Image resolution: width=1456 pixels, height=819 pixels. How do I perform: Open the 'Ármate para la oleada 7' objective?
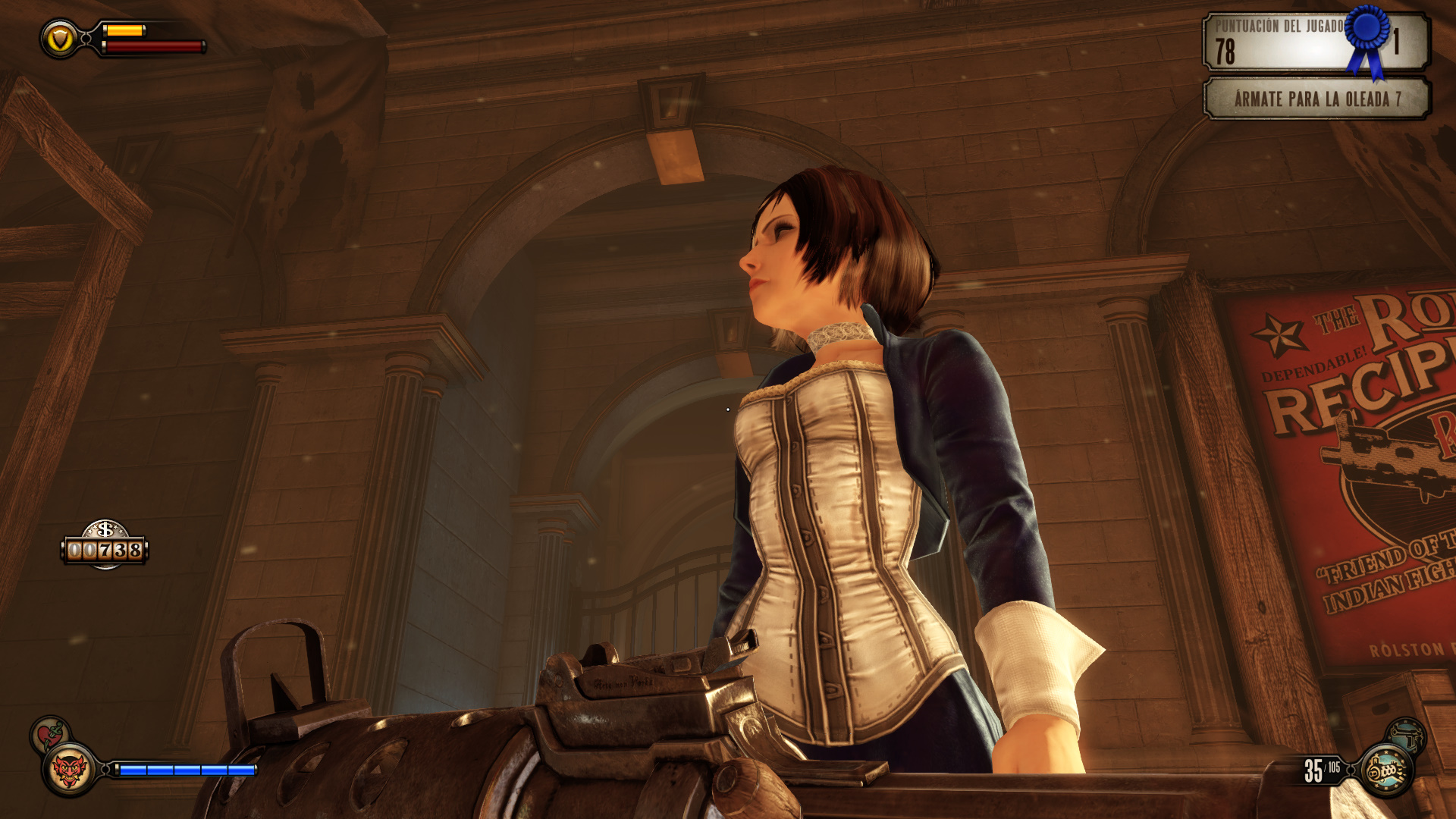1316,99
